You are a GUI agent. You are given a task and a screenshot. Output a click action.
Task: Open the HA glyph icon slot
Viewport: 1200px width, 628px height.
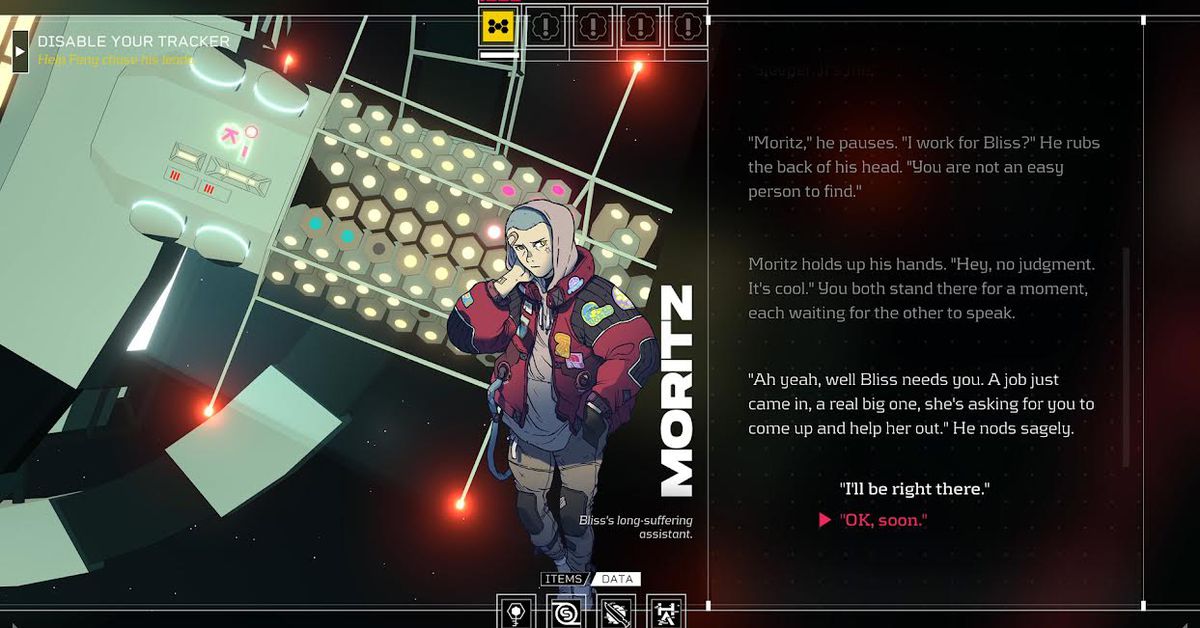[666, 612]
